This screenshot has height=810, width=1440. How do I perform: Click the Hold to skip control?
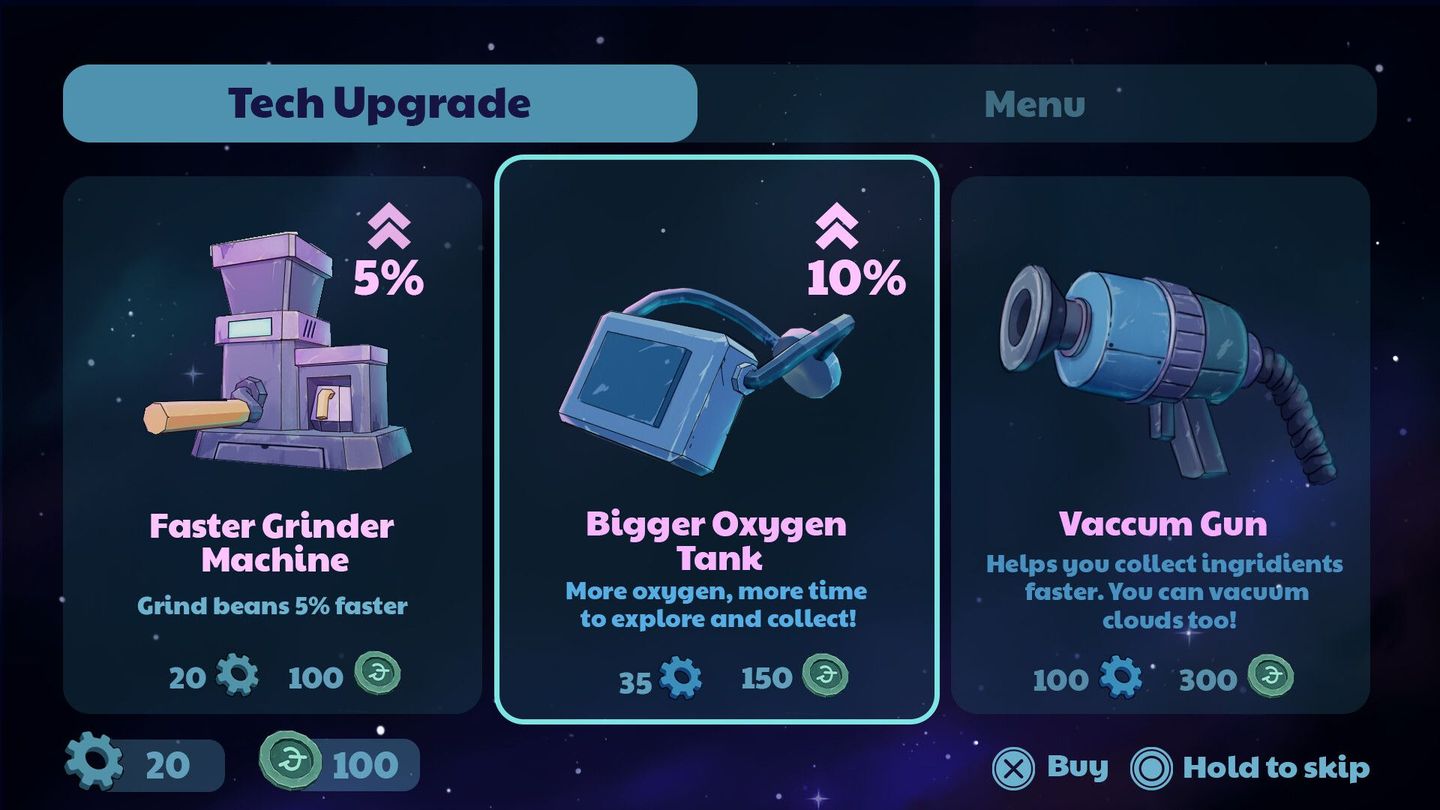coord(1277,768)
